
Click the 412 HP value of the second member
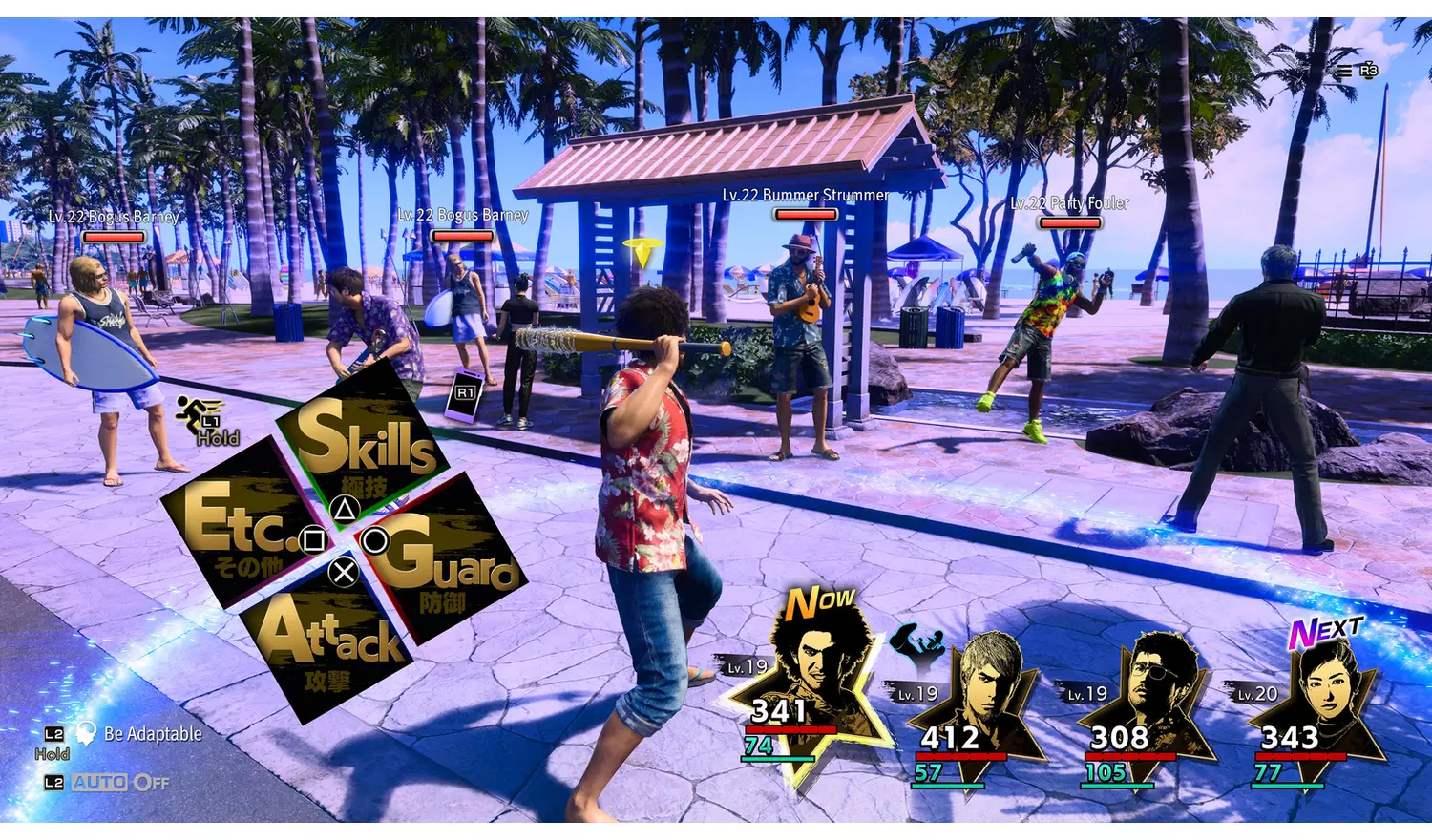tap(952, 738)
